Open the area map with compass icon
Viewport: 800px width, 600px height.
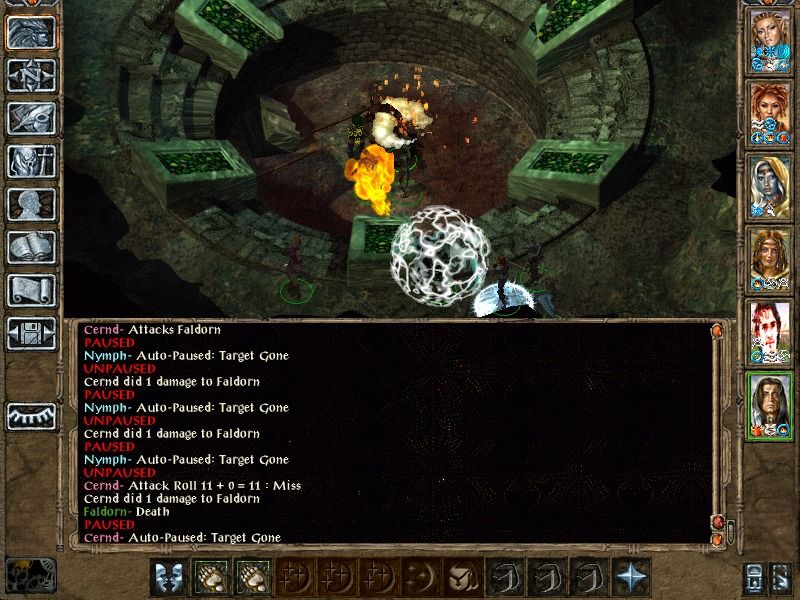(x=31, y=75)
